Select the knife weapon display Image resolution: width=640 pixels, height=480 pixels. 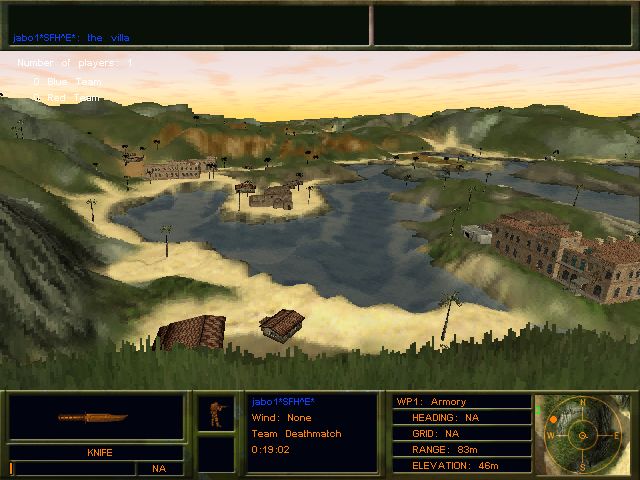[96, 418]
